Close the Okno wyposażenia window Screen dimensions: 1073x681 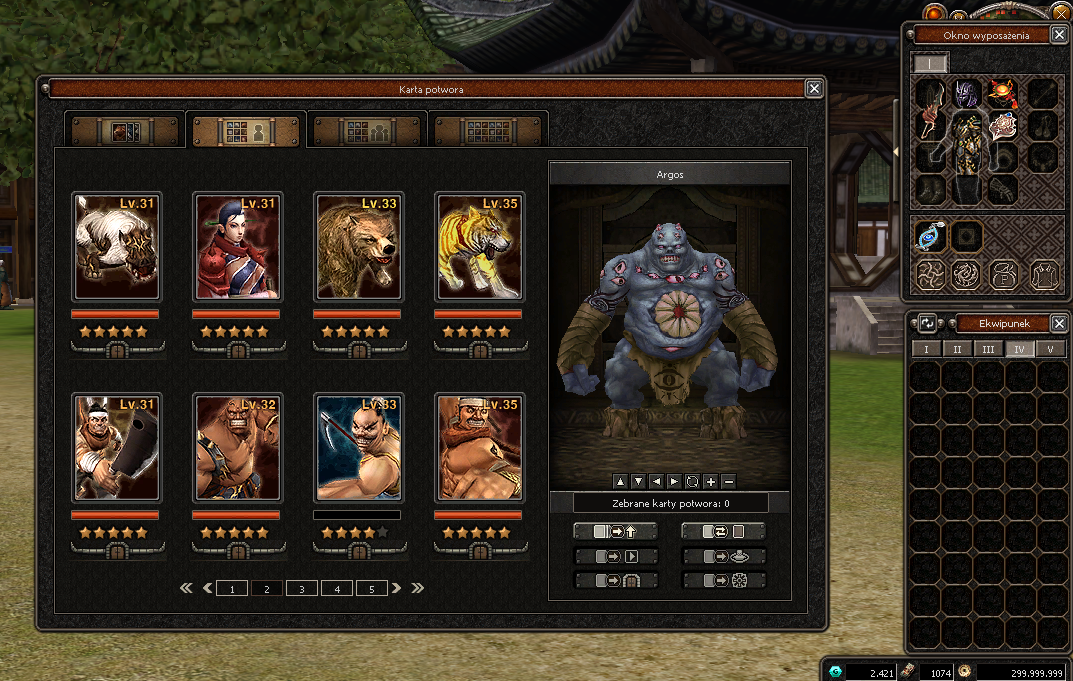click(1060, 35)
